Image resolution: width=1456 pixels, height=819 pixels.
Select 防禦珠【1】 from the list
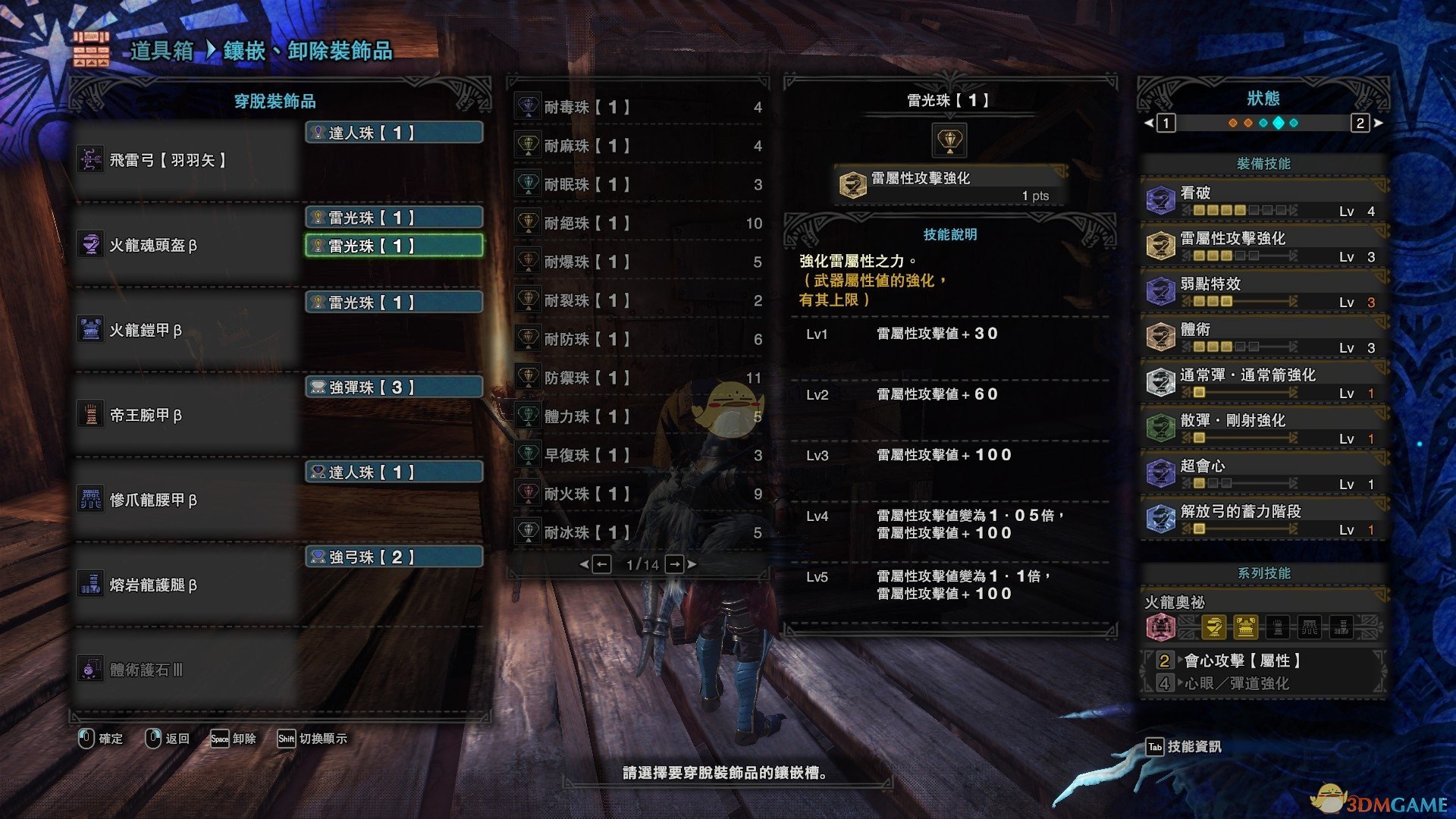[637, 378]
